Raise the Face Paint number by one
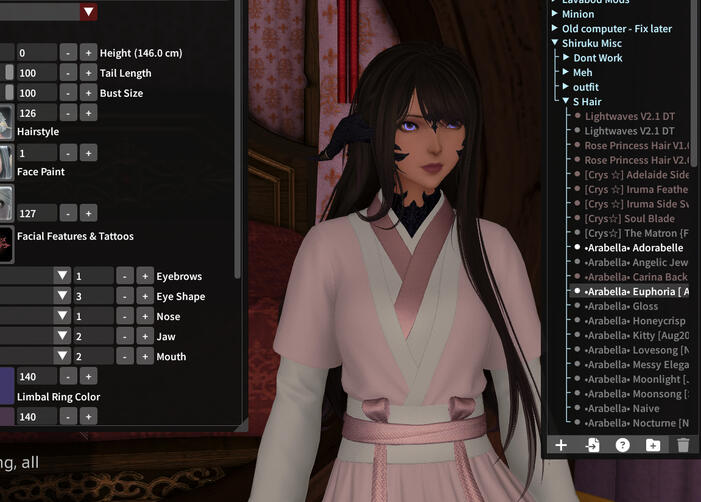 [x=88, y=153]
